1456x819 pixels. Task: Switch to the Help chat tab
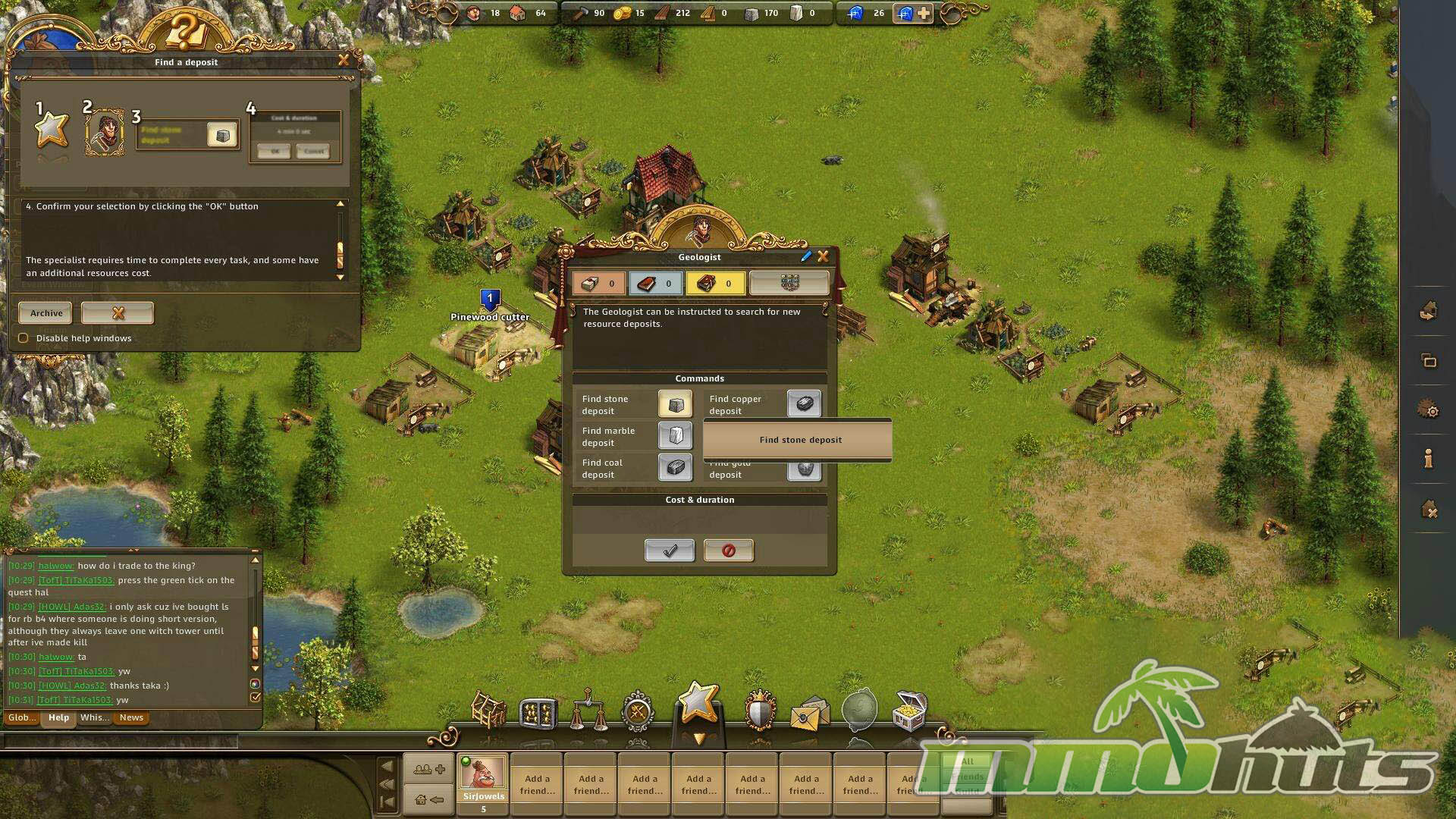[x=58, y=718]
